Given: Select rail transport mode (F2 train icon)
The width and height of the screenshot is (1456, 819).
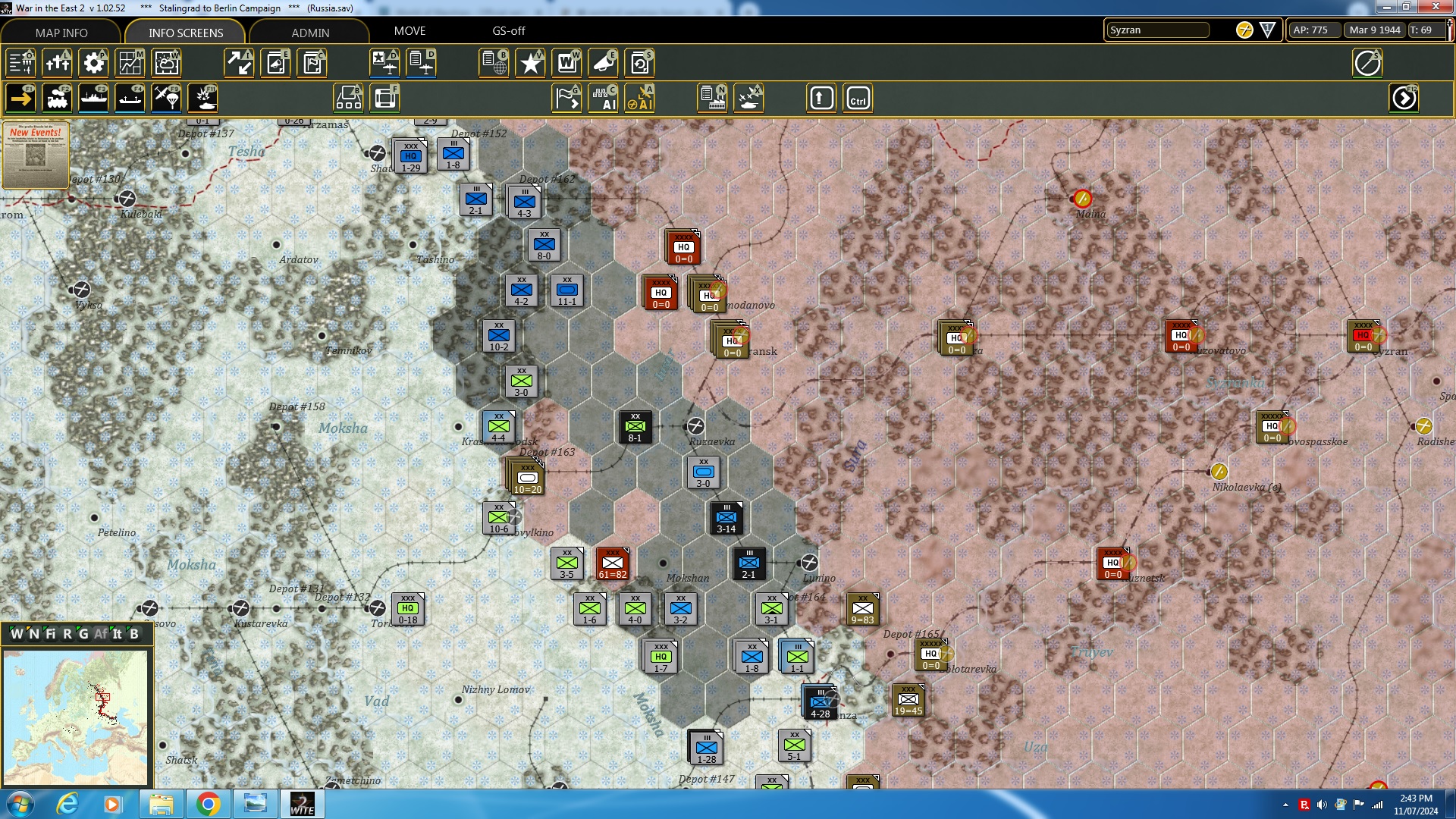Looking at the screenshot, I should (x=57, y=98).
